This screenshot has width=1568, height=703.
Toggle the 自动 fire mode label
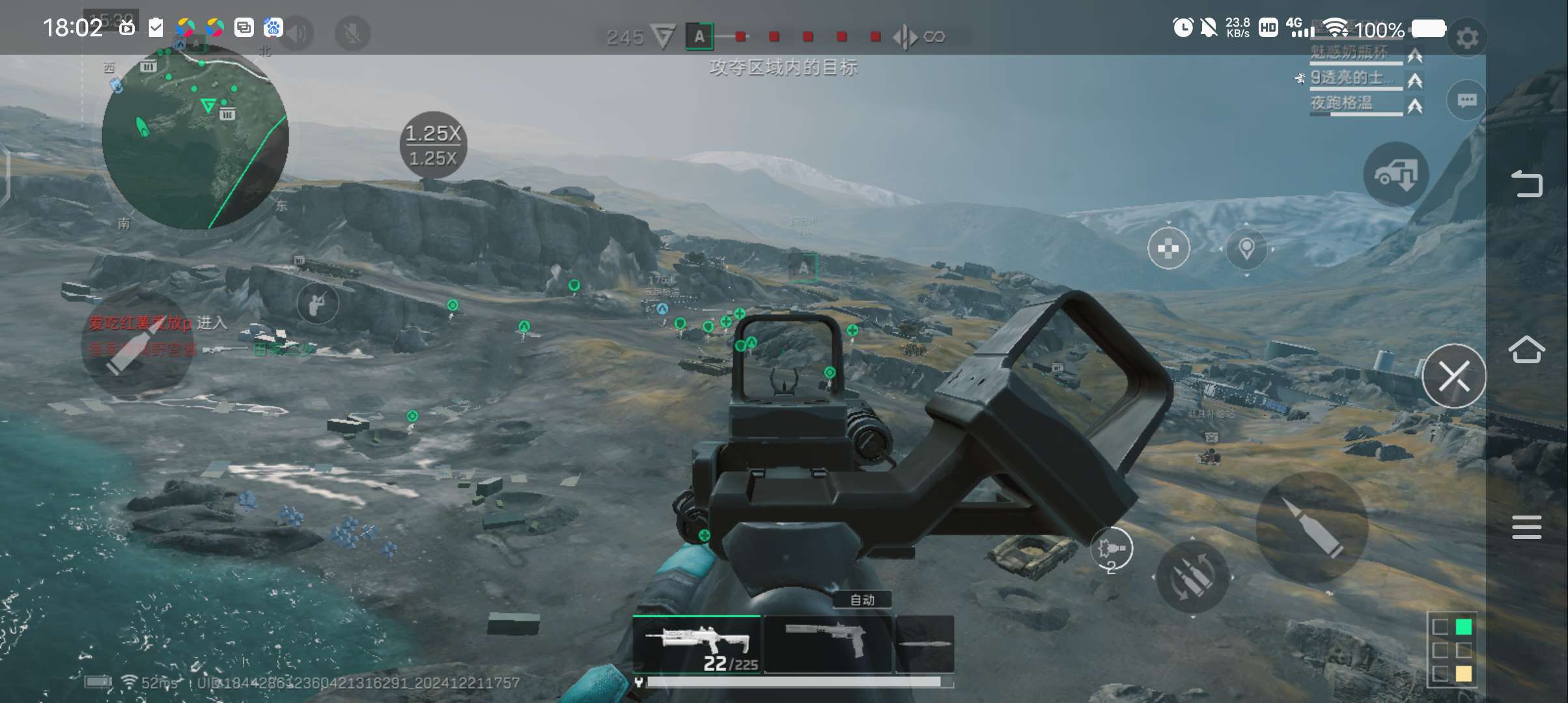862,600
